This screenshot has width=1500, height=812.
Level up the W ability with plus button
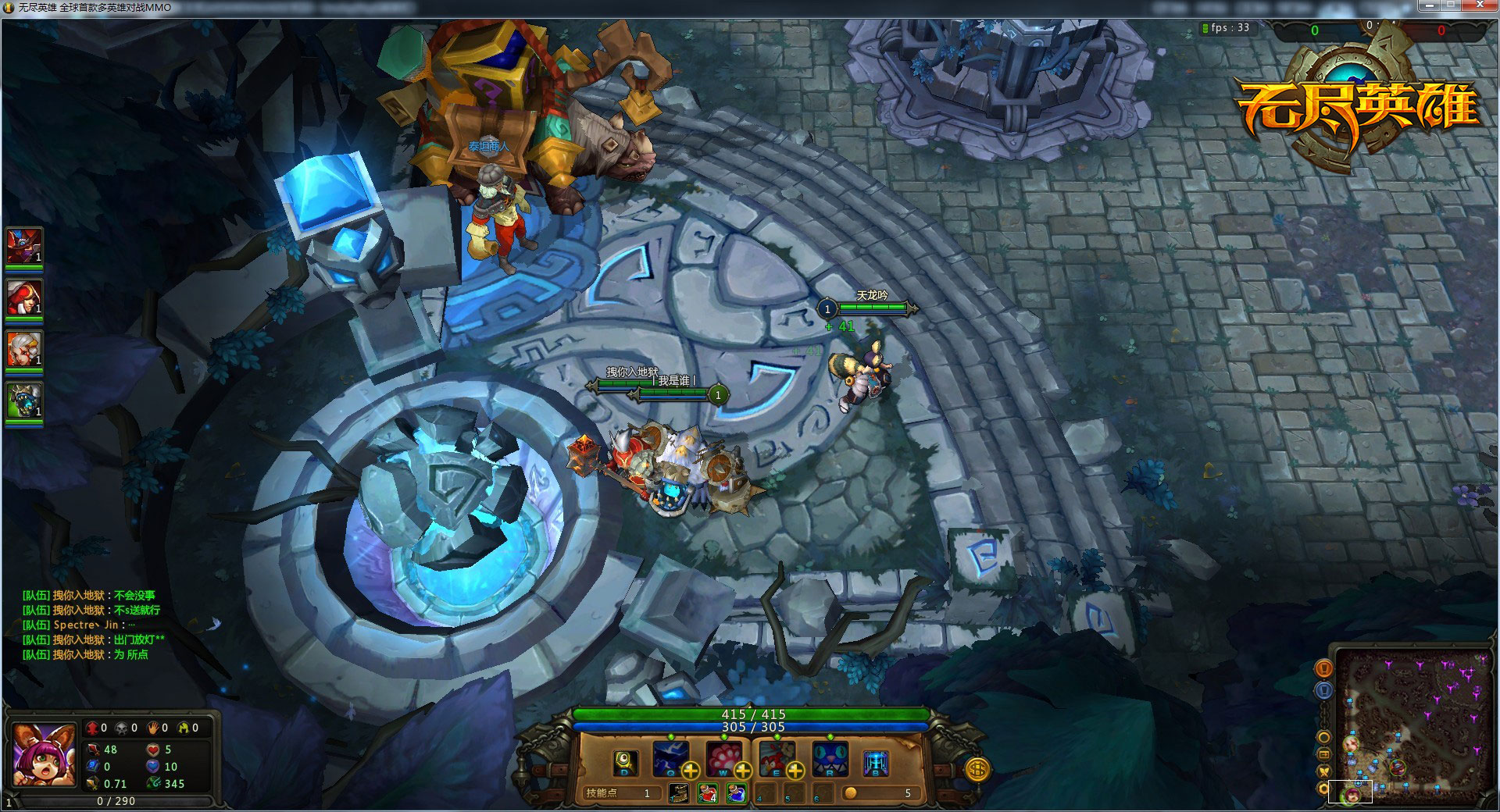point(743,771)
